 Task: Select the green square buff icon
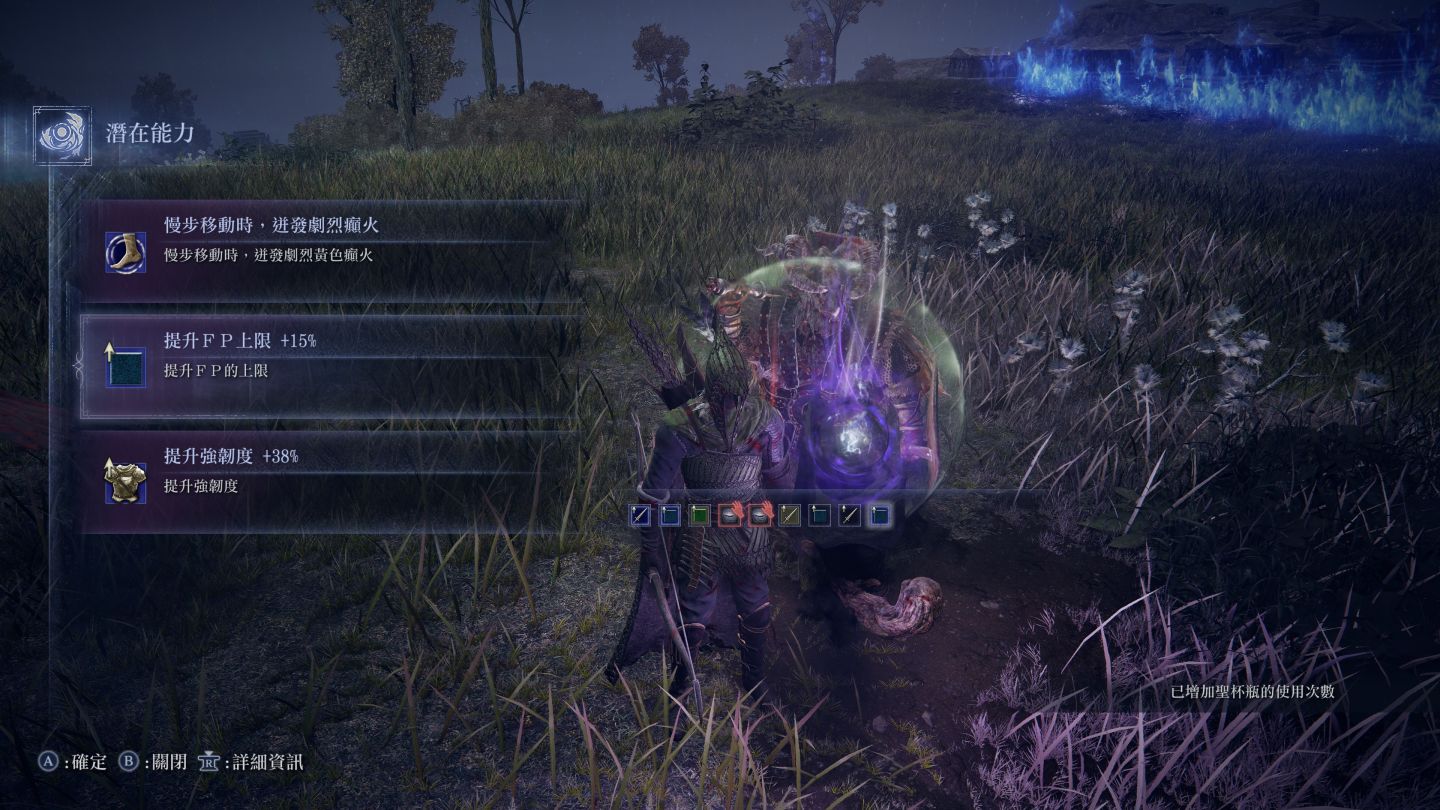pyautogui.click(x=700, y=515)
